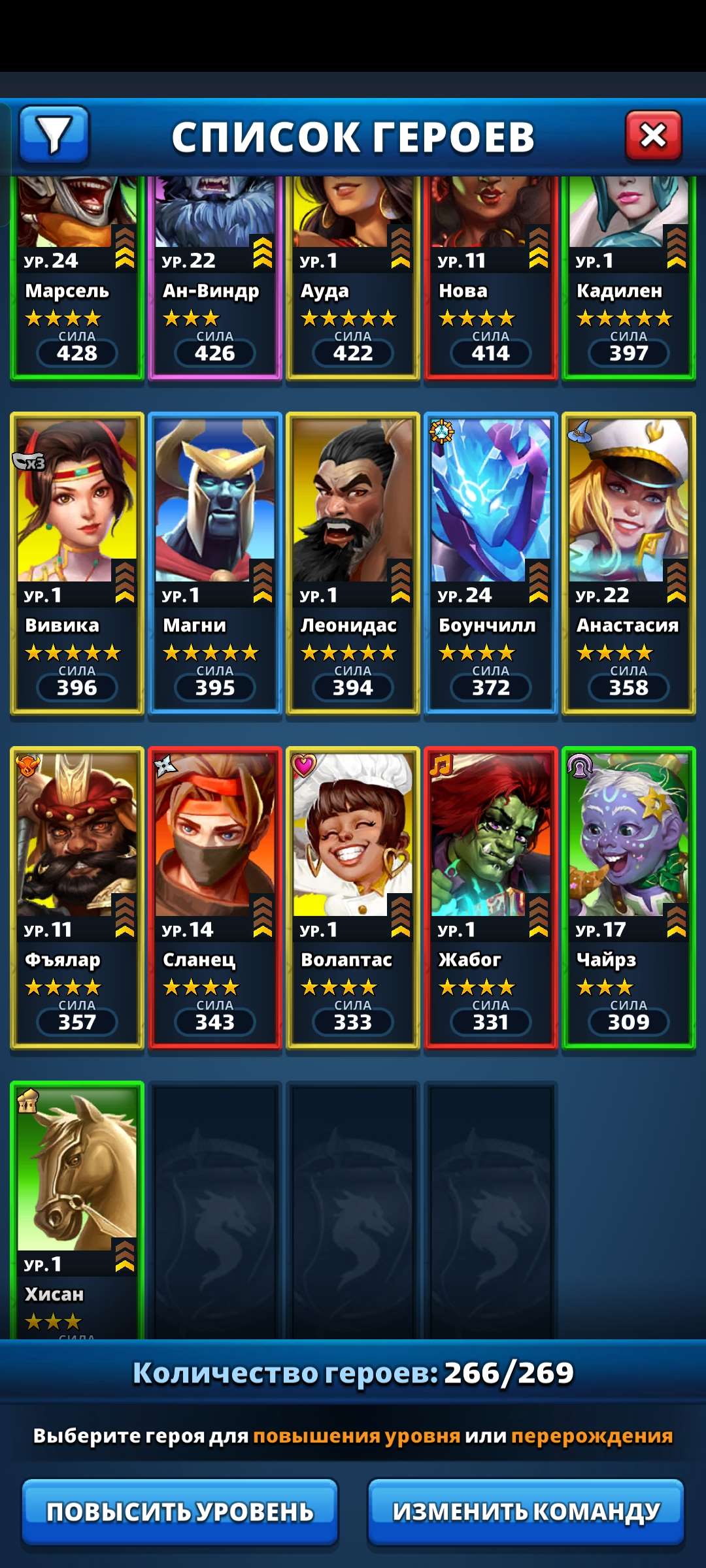
Task: Choose the Магни hero card
Action: [x=215, y=563]
